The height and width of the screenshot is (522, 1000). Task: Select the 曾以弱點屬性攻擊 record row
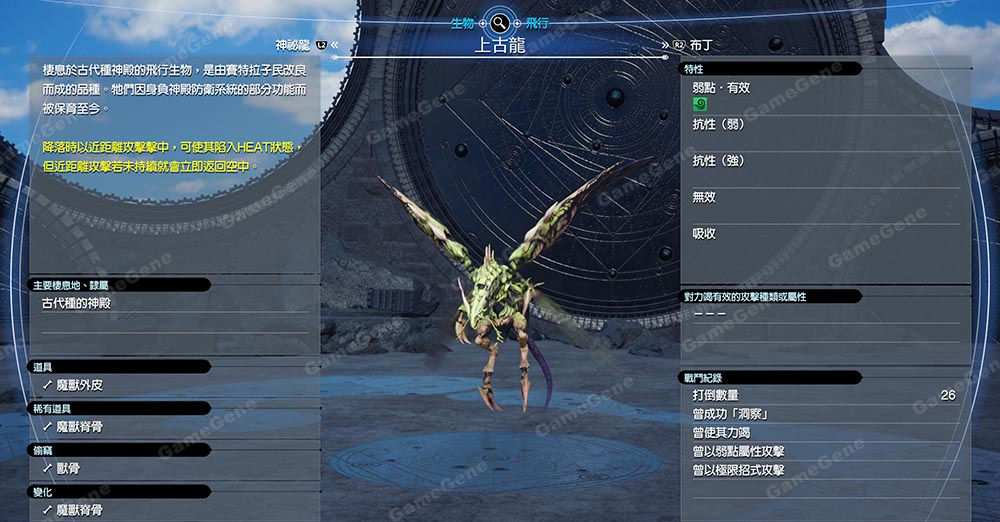pyautogui.click(x=738, y=451)
